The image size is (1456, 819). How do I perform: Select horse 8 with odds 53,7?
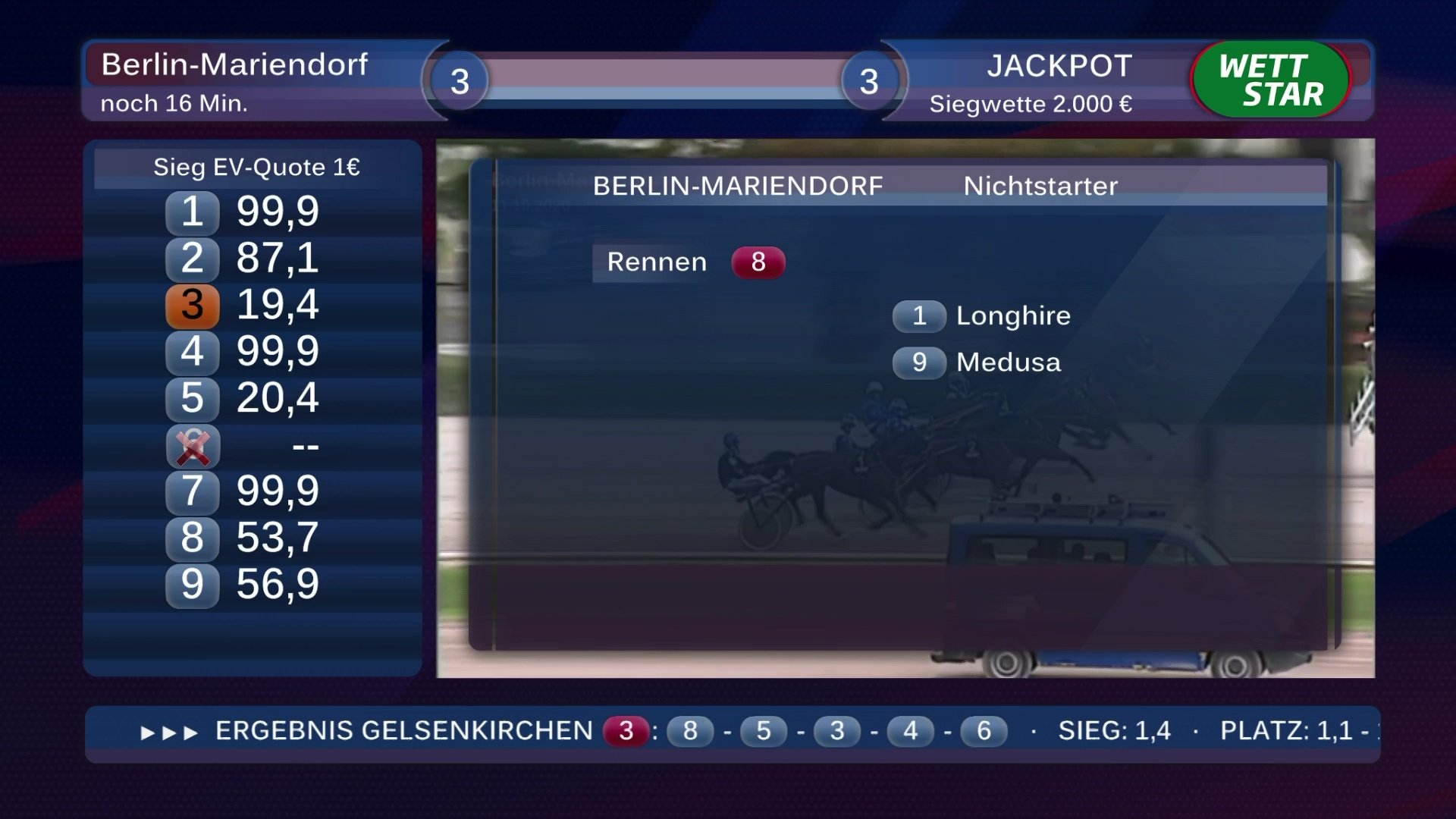(x=243, y=538)
